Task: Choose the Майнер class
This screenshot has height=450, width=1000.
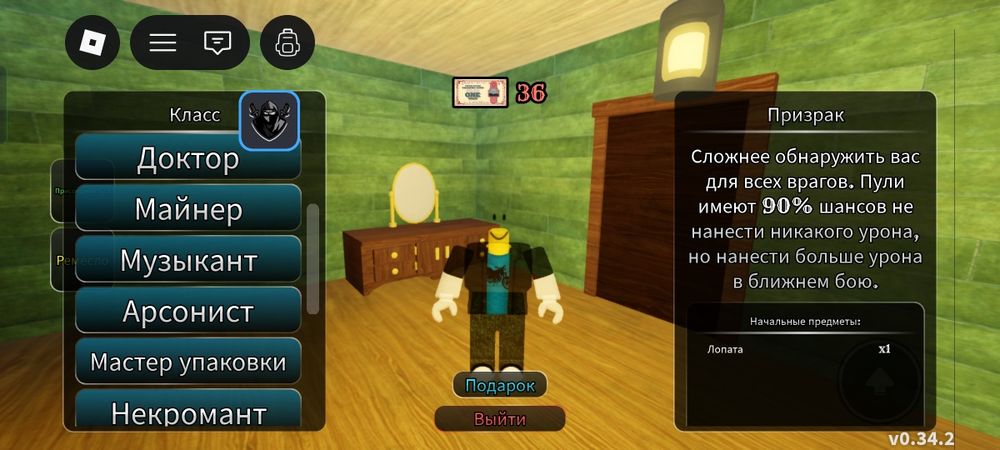Action: click(x=188, y=209)
